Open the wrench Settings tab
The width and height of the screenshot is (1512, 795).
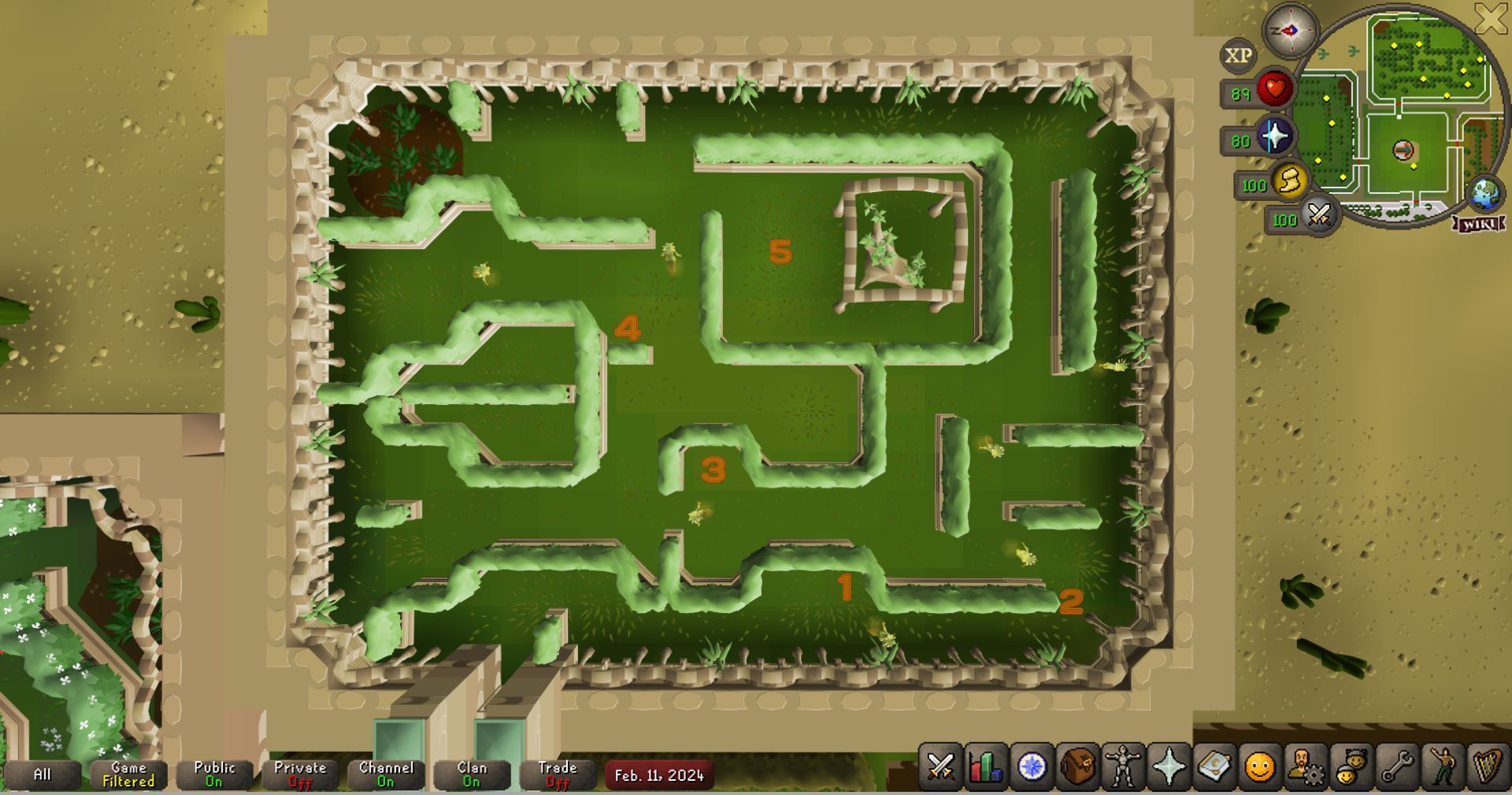coord(1396,765)
